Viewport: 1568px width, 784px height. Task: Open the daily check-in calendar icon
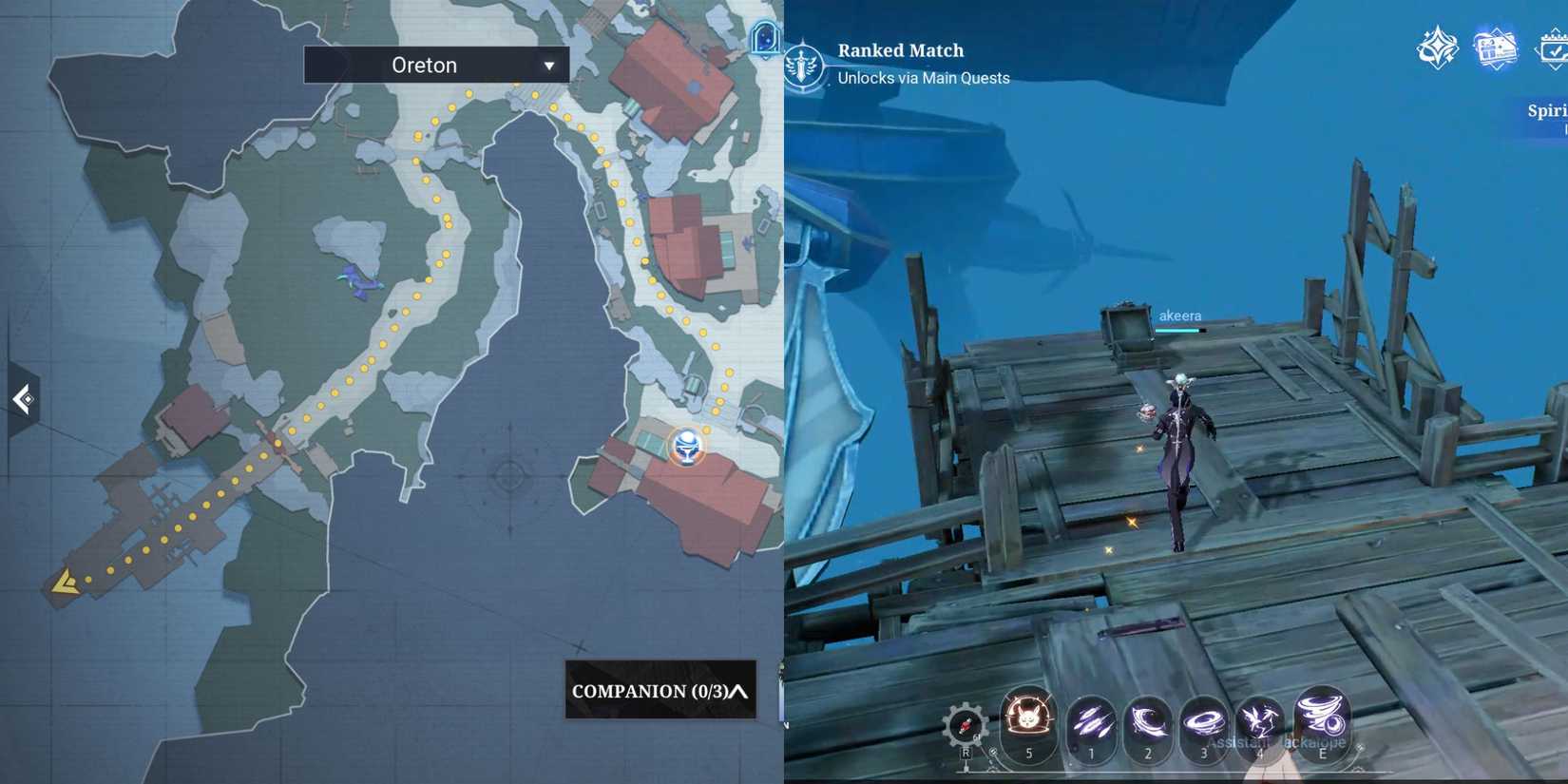coord(1551,46)
